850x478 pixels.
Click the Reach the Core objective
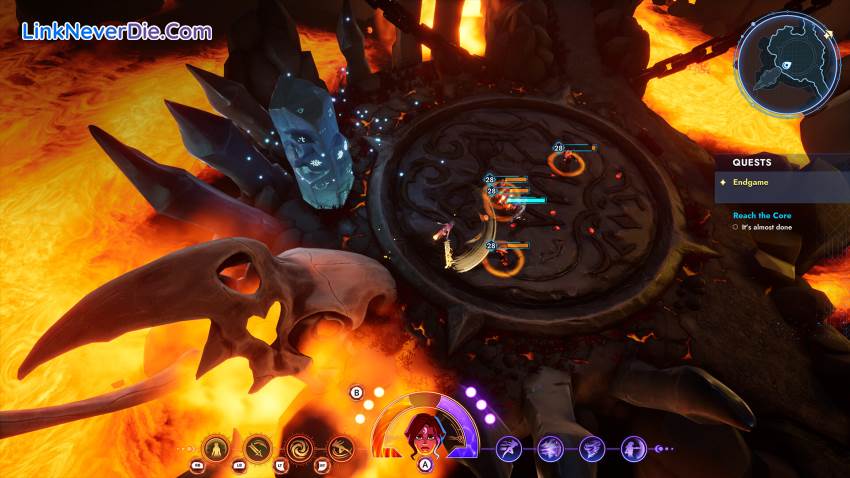click(759, 215)
